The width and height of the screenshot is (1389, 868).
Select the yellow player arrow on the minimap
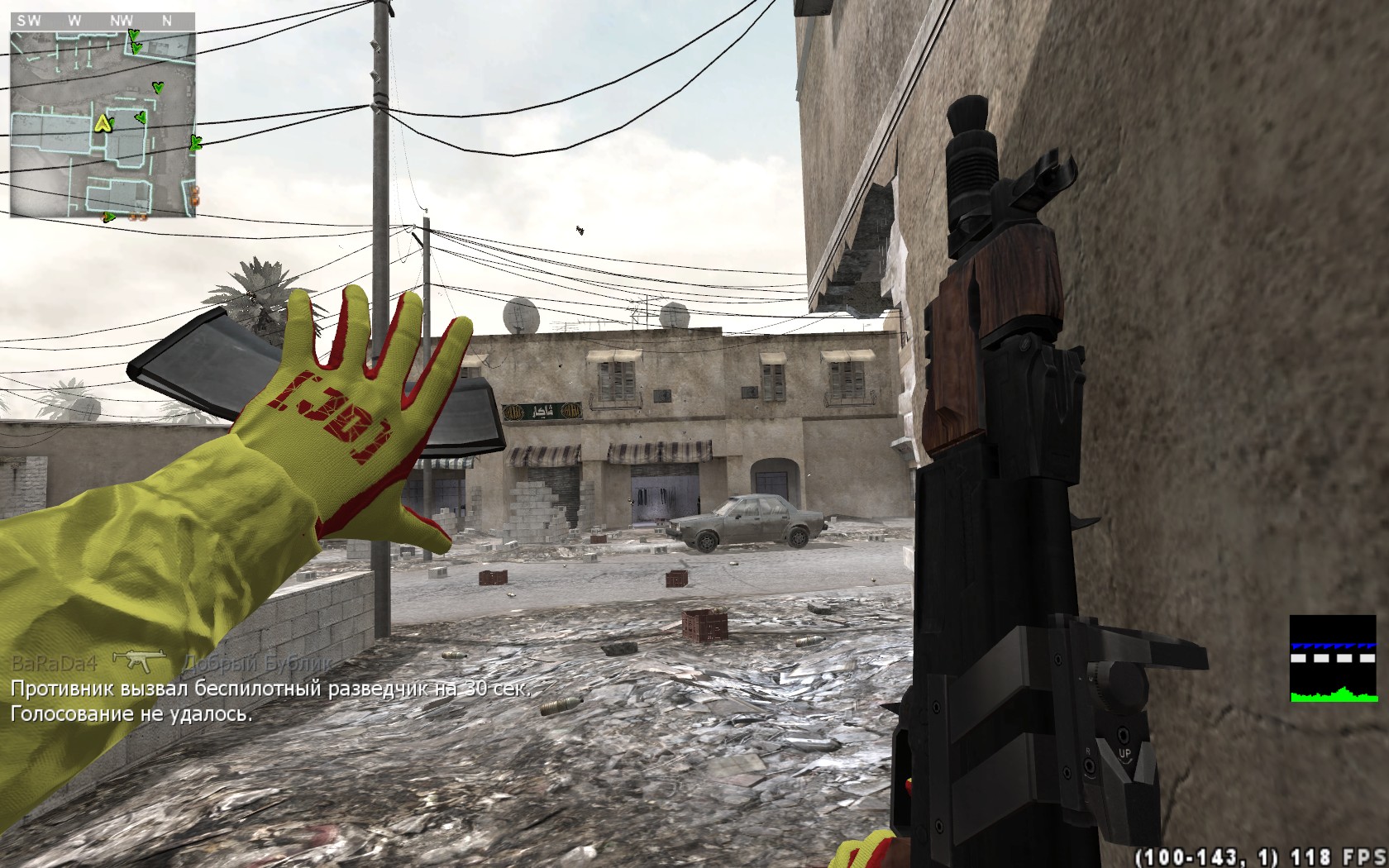[x=103, y=124]
